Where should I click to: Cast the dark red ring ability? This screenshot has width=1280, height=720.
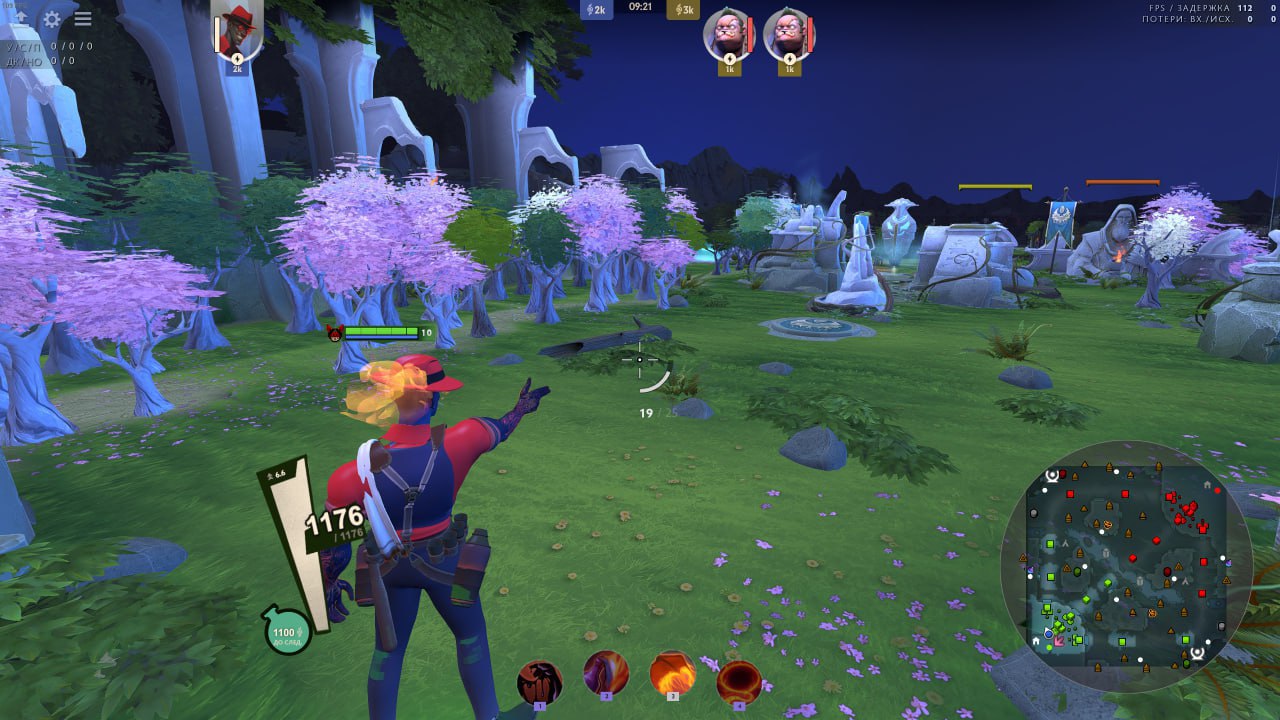click(739, 681)
